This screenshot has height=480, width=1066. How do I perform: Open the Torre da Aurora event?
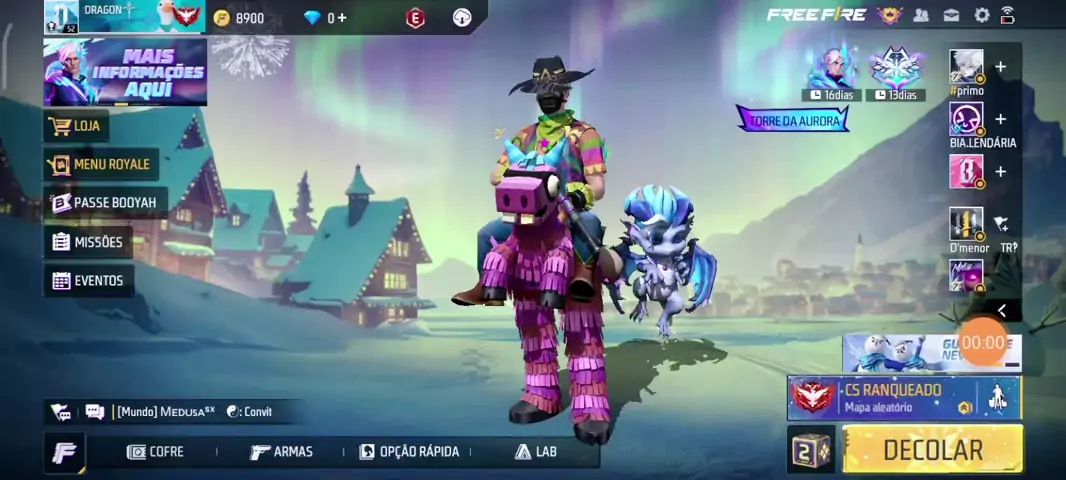tap(793, 121)
